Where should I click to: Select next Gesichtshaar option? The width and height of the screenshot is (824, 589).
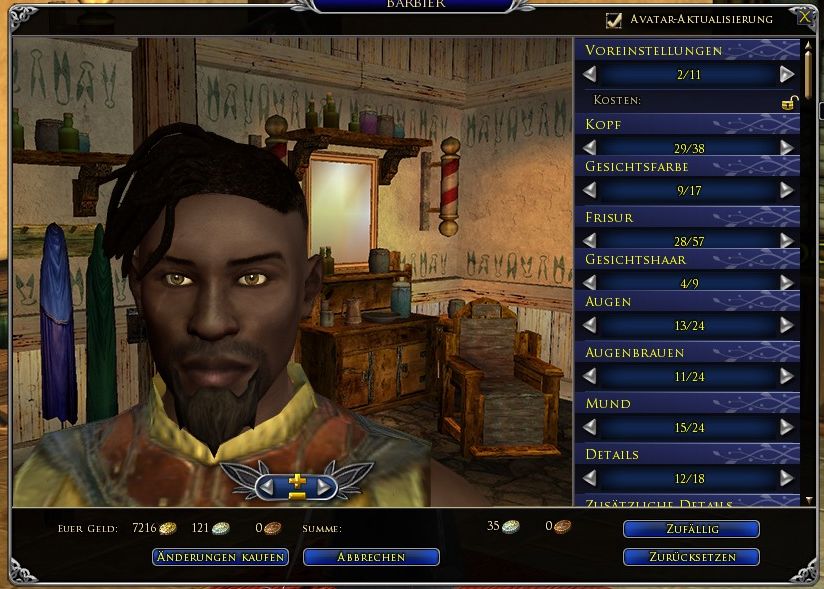pos(787,283)
